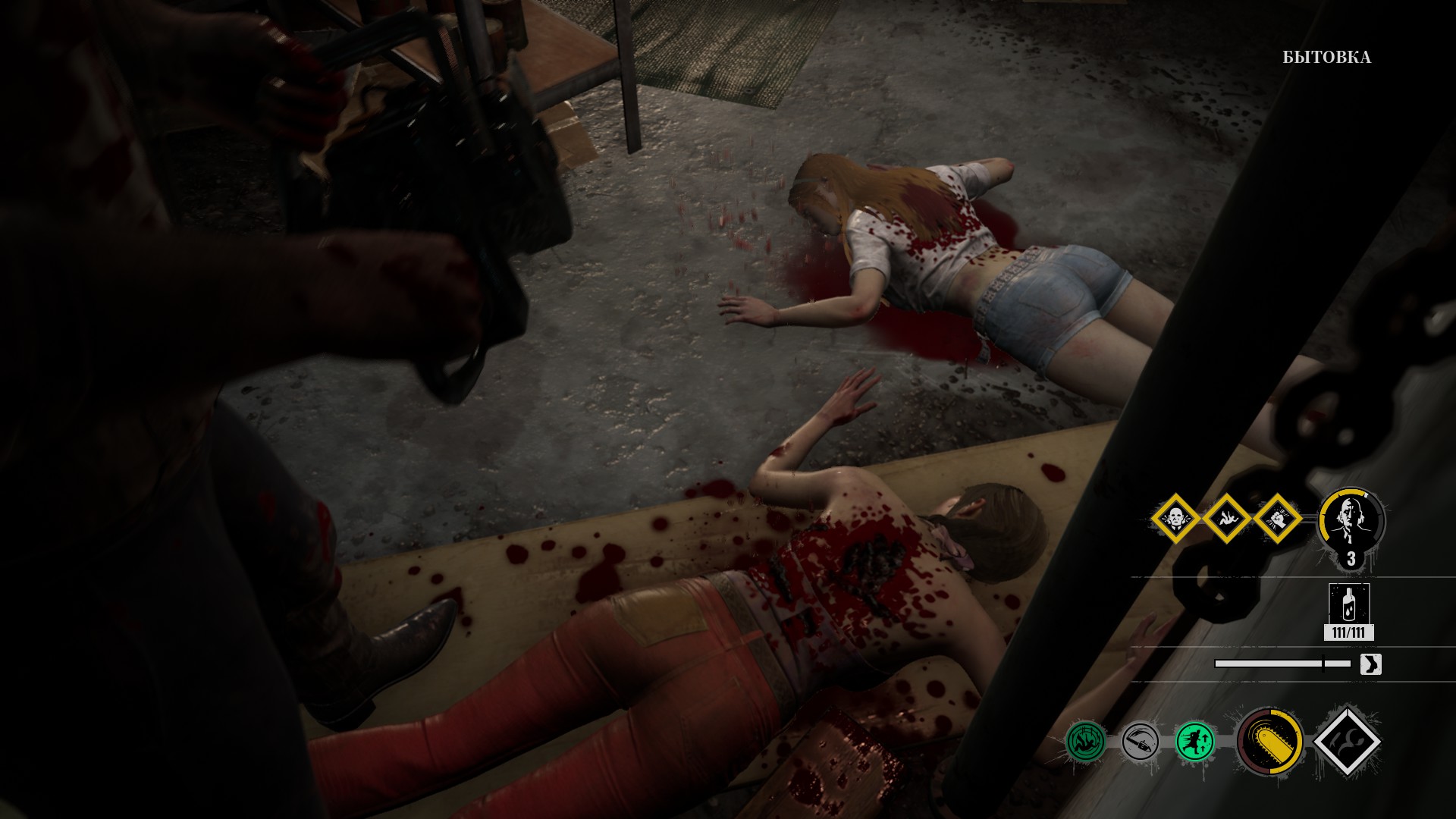Image resolution: width=1456 pixels, height=819 pixels.
Task: Expand the blood capacity 111/111 counter
Action: pyautogui.click(x=1348, y=632)
